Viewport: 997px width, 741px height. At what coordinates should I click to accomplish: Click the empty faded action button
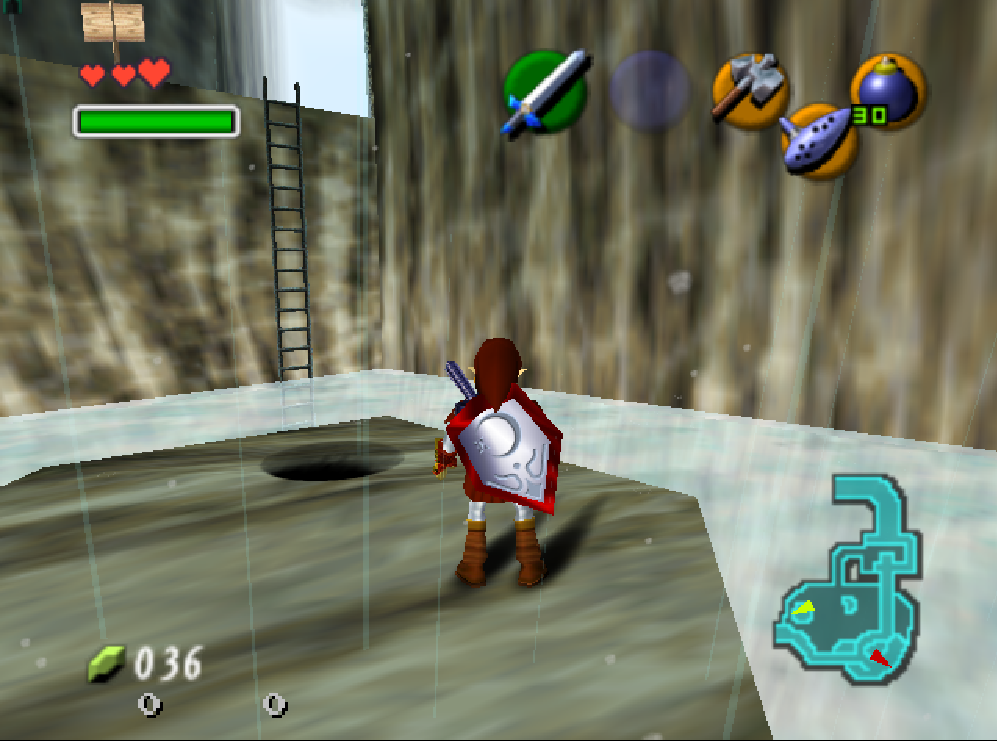click(x=650, y=91)
